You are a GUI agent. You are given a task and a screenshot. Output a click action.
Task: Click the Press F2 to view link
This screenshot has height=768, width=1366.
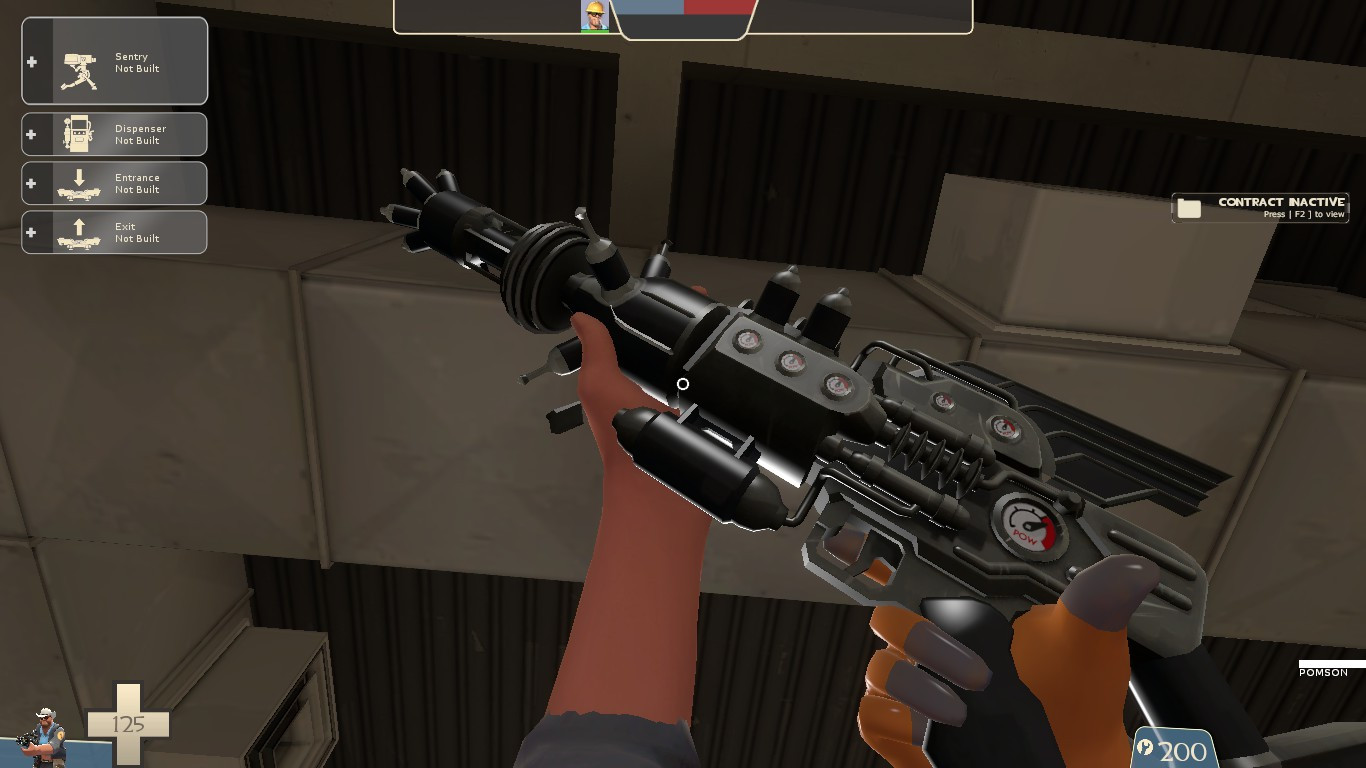click(x=1305, y=214)
